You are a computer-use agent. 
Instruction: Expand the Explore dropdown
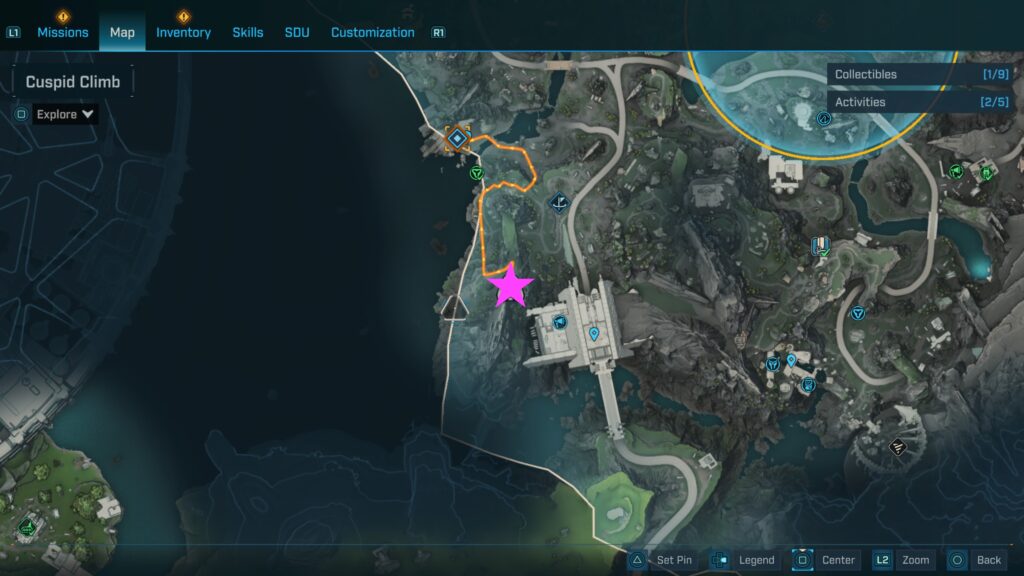66,114
